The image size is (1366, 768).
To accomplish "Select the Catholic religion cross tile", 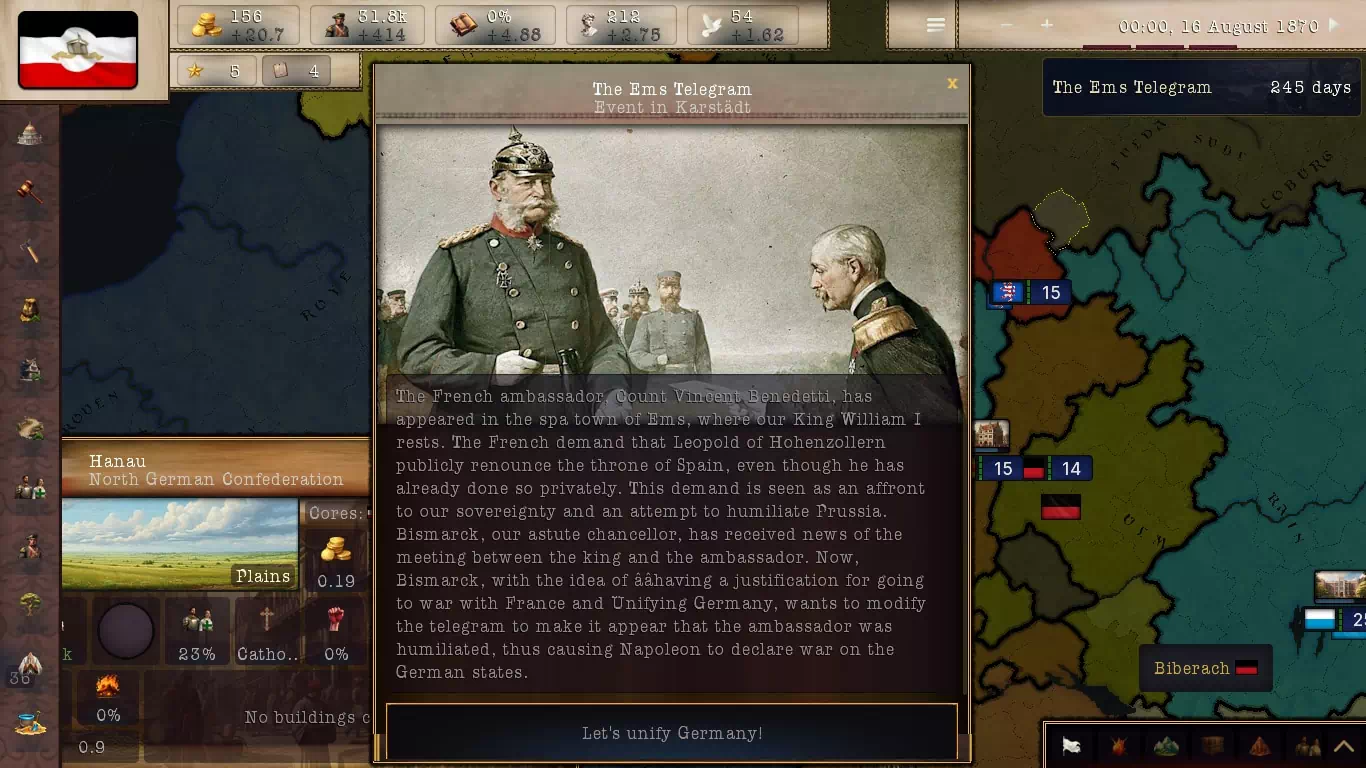I will tap(267, 630).
